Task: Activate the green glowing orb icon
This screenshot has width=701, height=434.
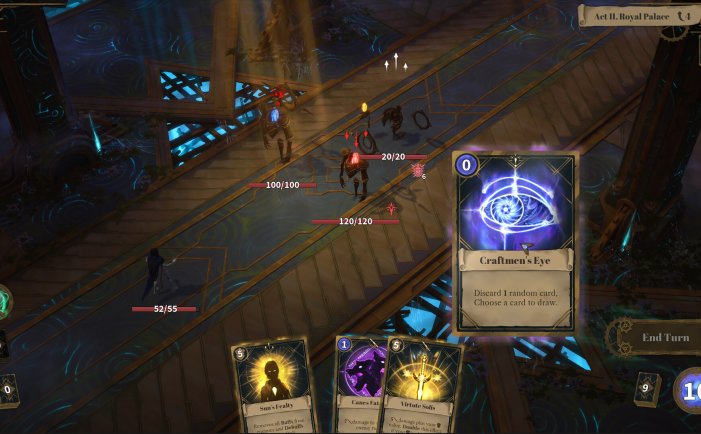Action: [x=4, y=301]
